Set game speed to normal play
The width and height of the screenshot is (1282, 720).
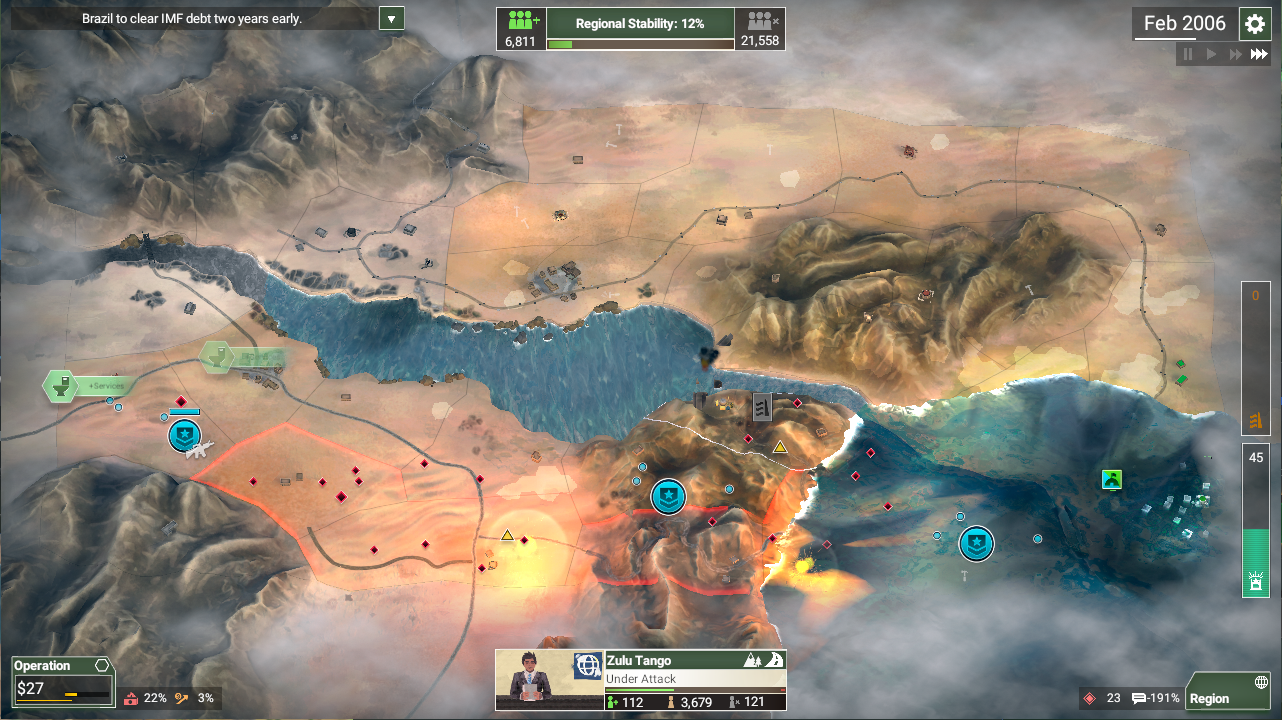point(1211,54)
